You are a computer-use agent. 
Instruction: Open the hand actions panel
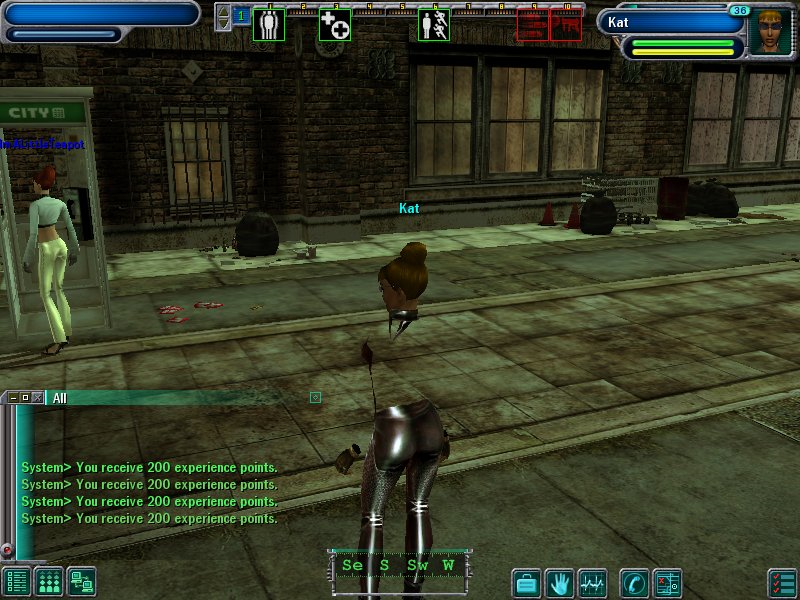(560, 581)
